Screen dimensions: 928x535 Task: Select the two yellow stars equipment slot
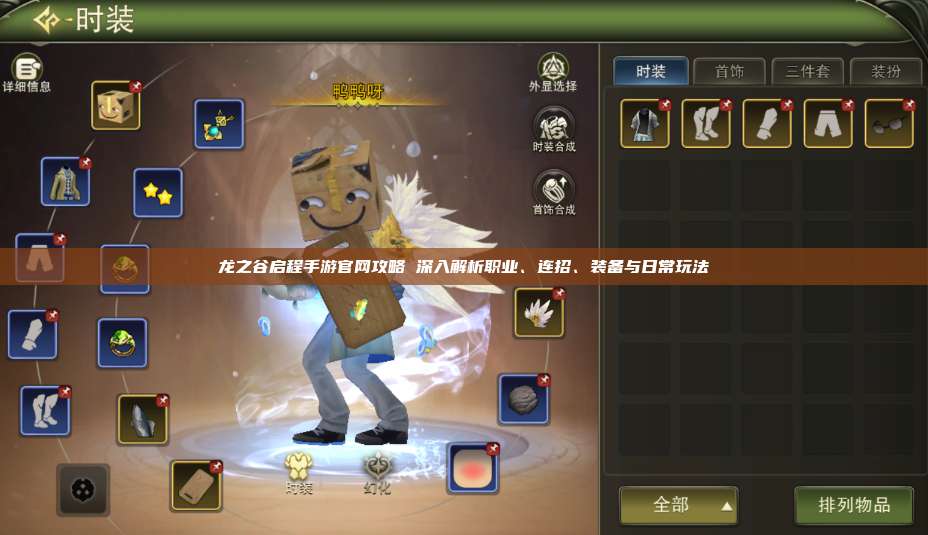tap(158, 192)
